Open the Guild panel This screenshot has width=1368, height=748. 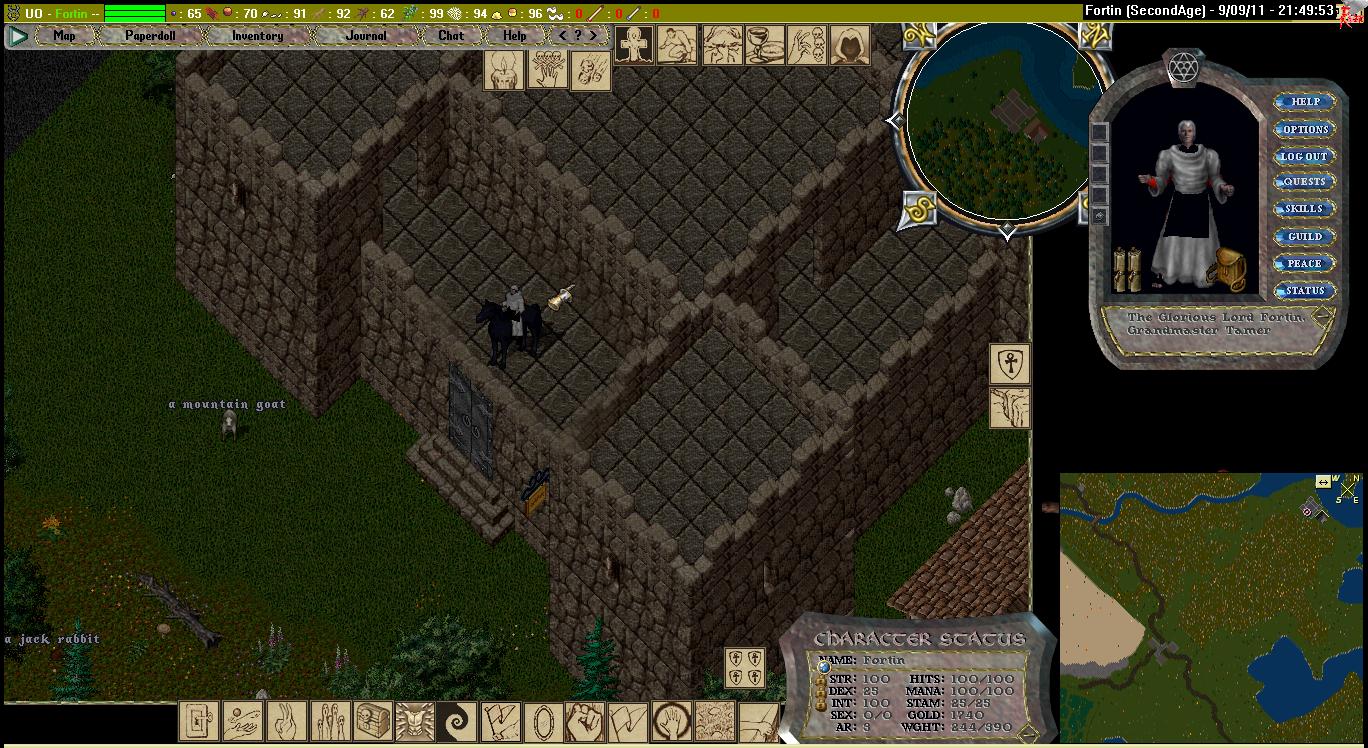[1305, 237]
